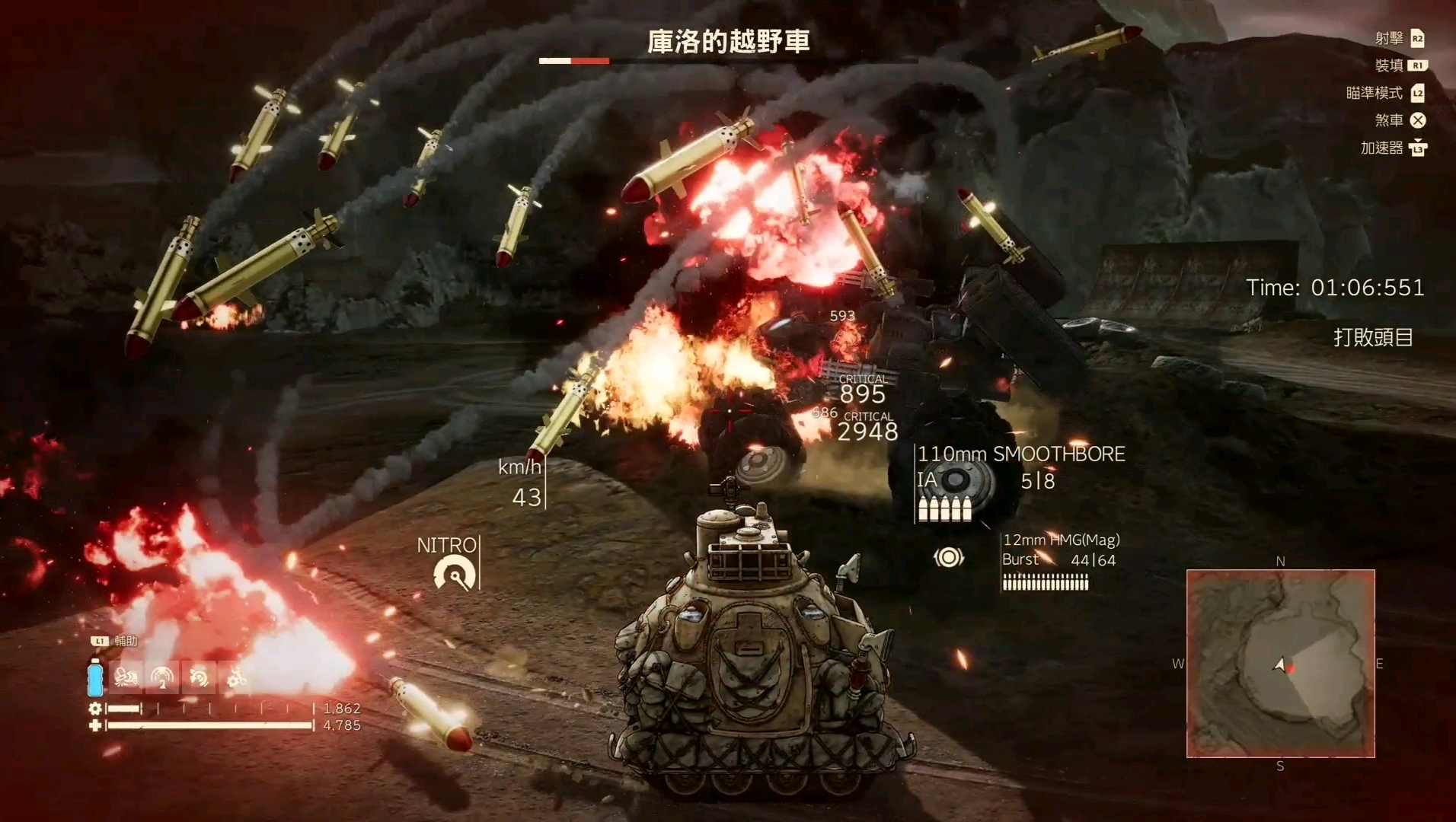Use the gear and wrench repair skill
The height and width of the screenshot is (822, 1456).
click(x=235, y=677)
